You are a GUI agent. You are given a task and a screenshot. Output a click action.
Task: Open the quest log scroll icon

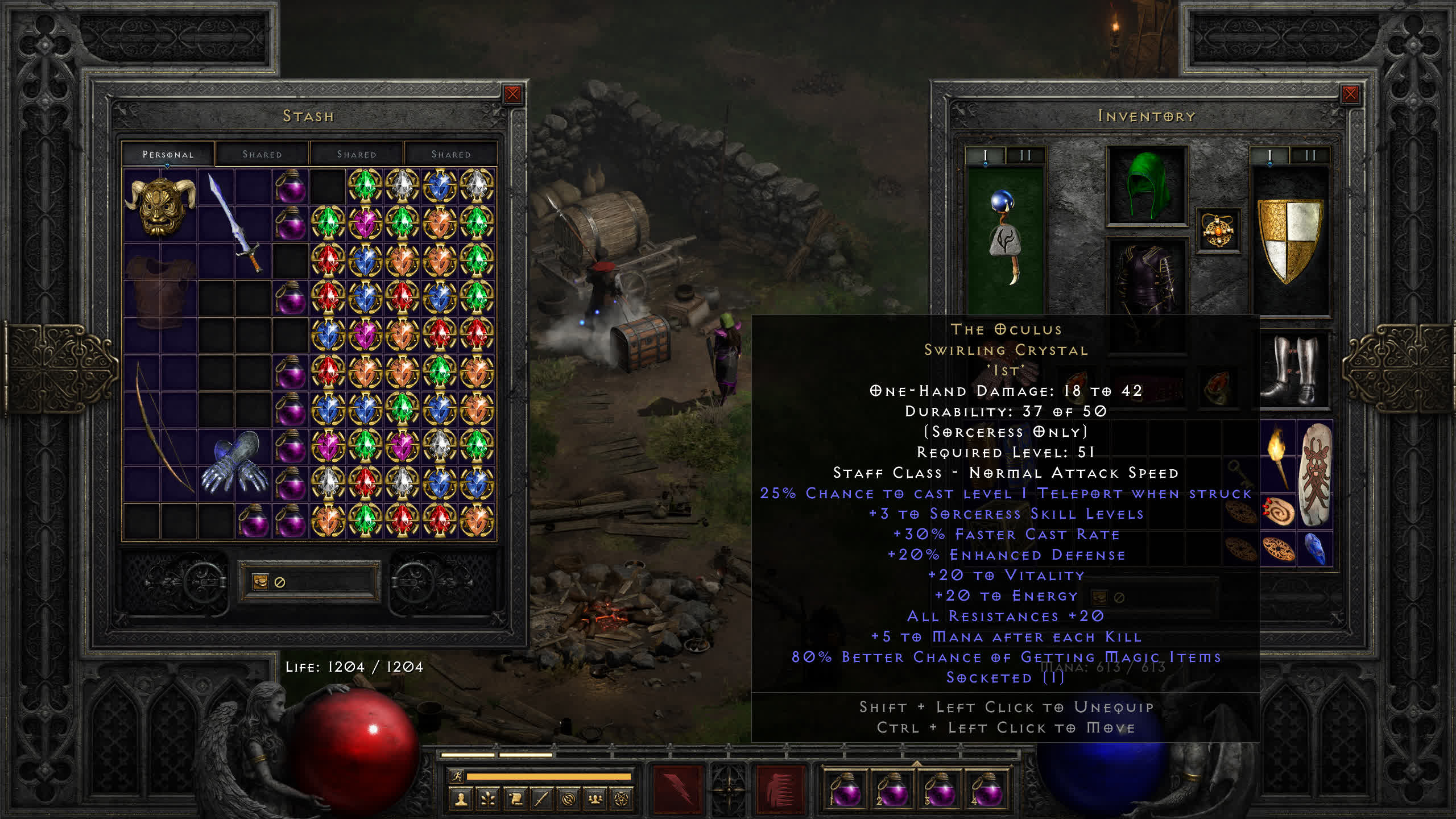[x=515, y=800]
